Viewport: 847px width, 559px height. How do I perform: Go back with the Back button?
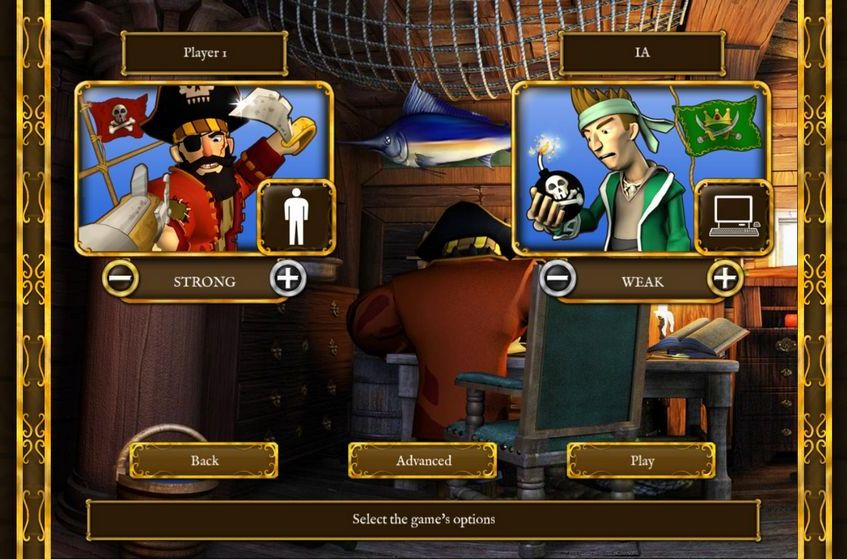coord(204,461)
